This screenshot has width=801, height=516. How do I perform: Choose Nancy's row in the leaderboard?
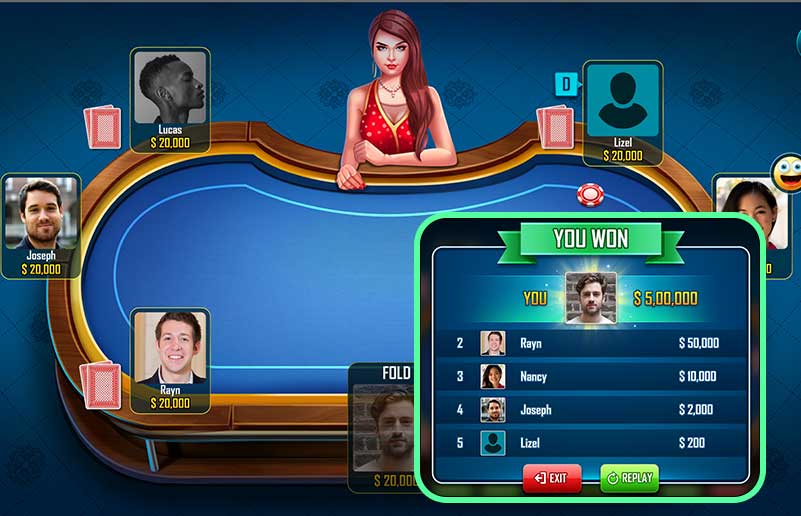coord(590,376)
